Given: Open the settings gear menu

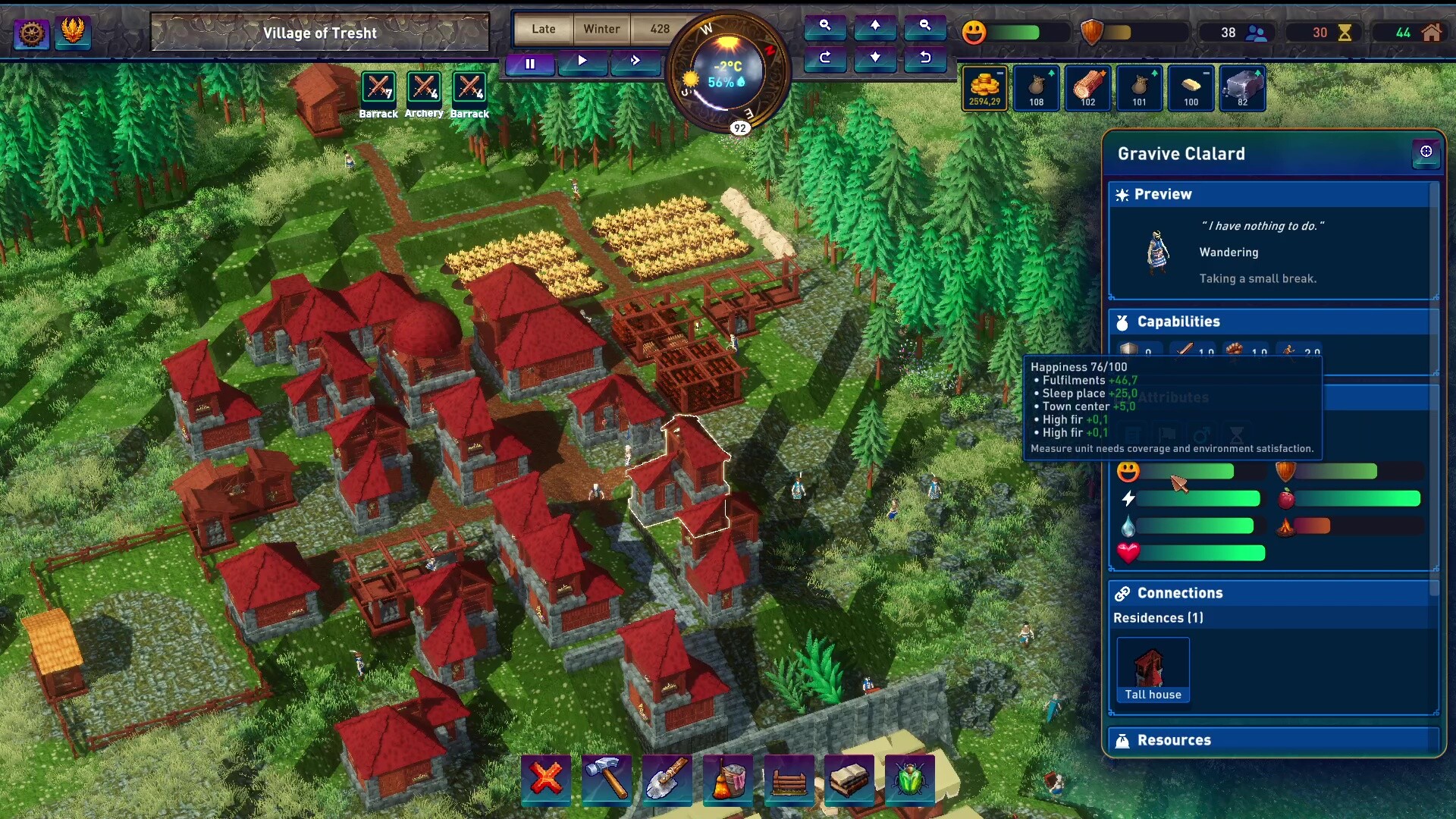Looking at the screenshot, I should pos(31,33).
